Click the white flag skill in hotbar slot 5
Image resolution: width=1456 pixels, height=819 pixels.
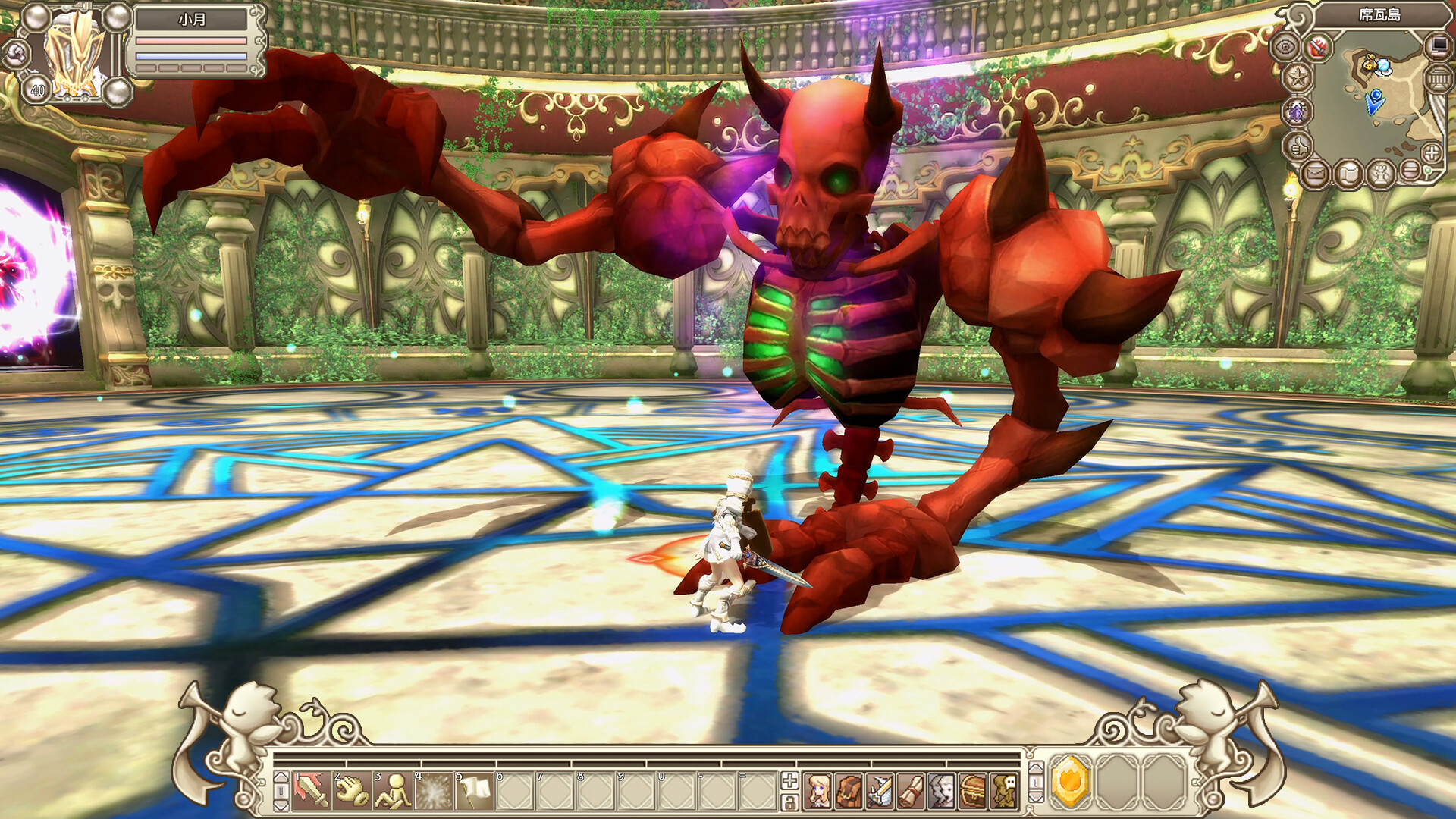tap(474, 791)
